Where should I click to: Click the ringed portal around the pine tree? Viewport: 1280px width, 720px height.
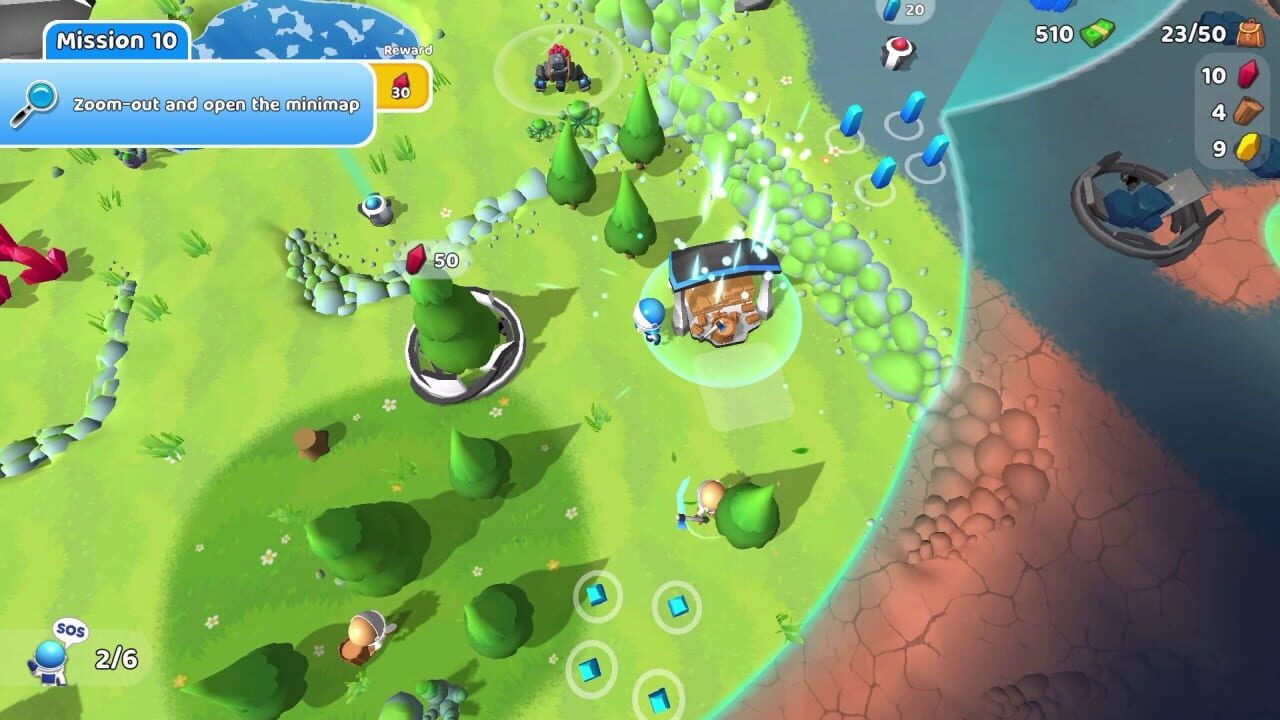465,345
